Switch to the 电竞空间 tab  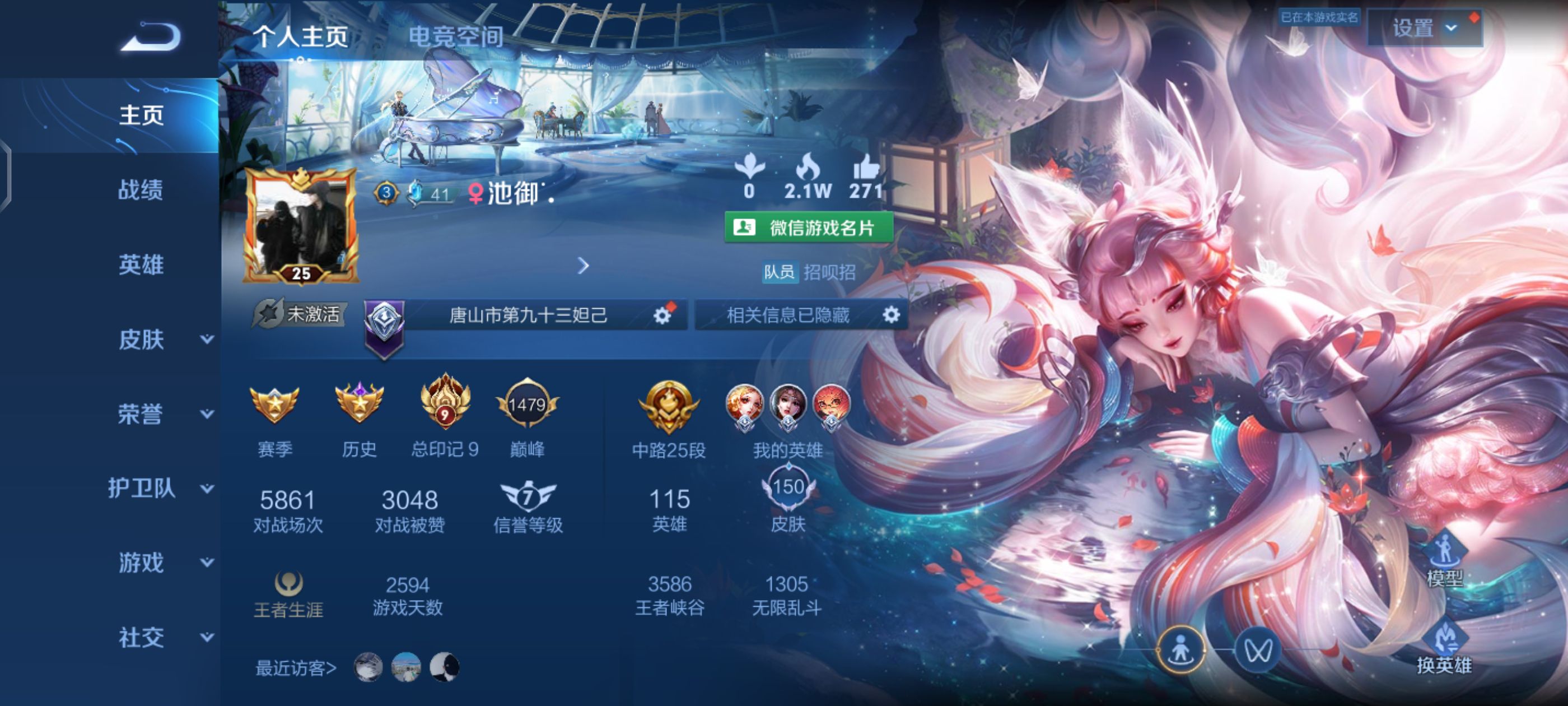pos(455,36)
